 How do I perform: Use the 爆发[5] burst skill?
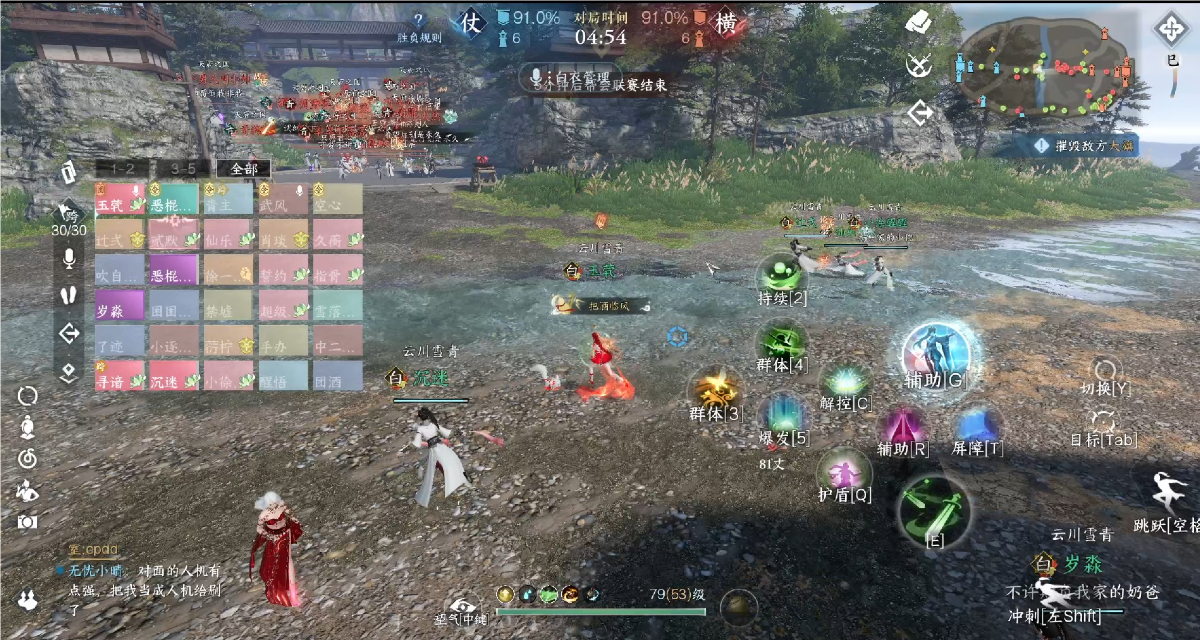tap(784, 415)
